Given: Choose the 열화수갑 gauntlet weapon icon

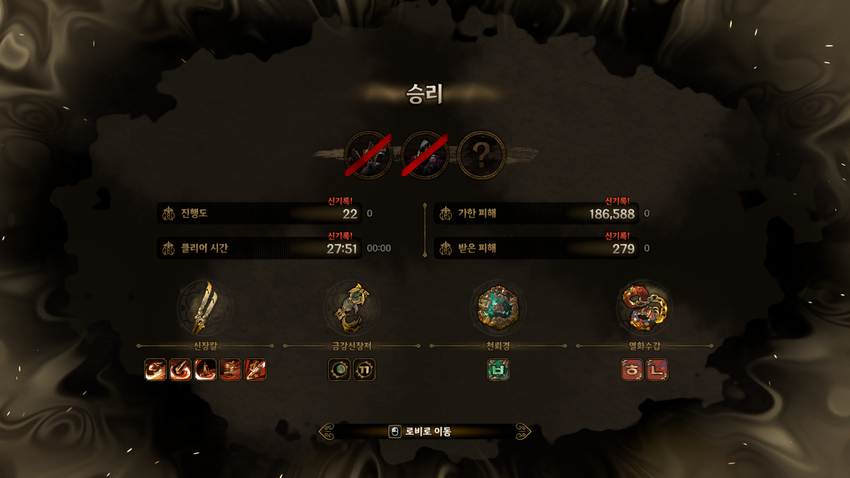Looking at the screenshot, I should pos(644,307).
